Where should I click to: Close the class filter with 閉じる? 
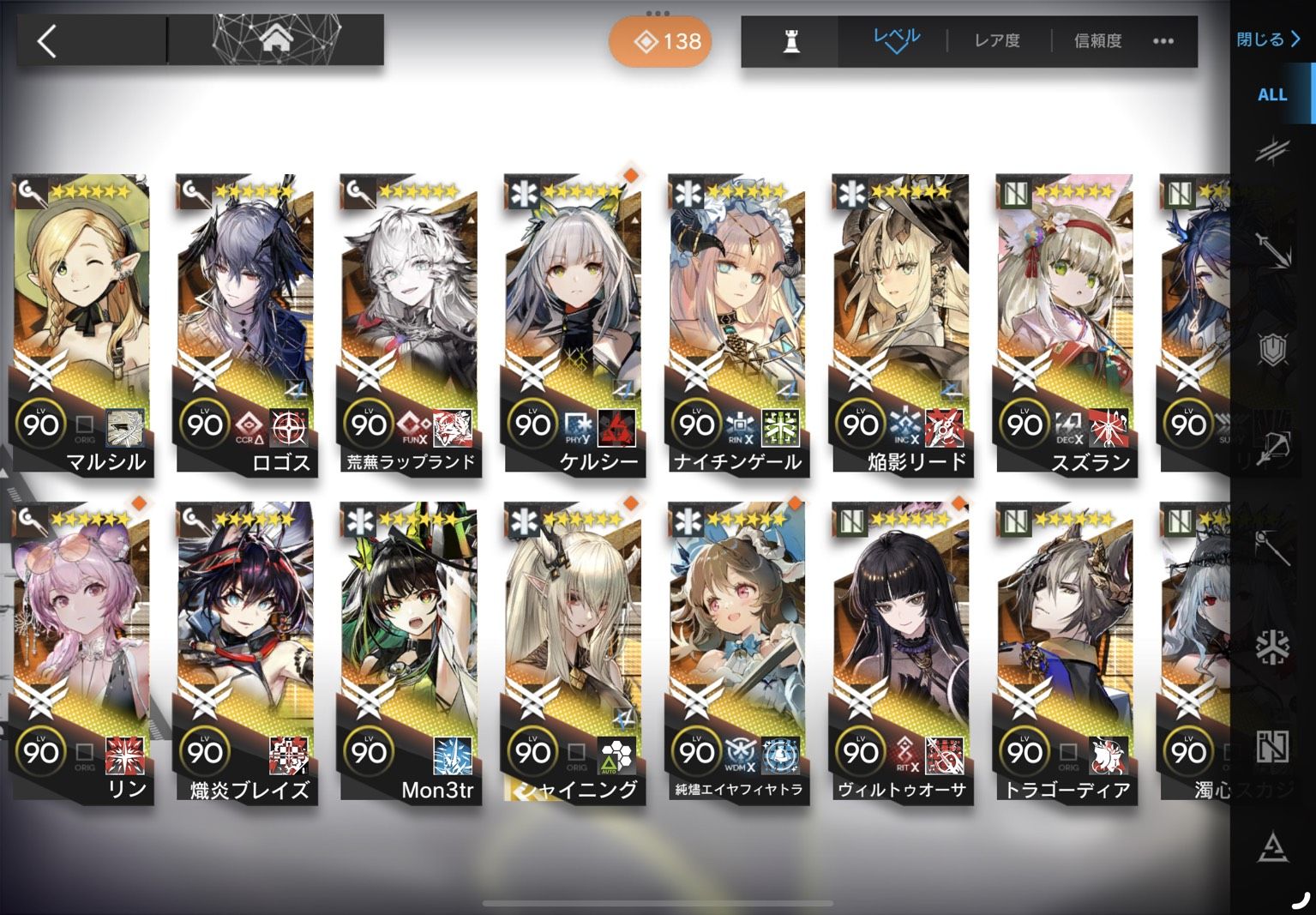[1268, 39]
